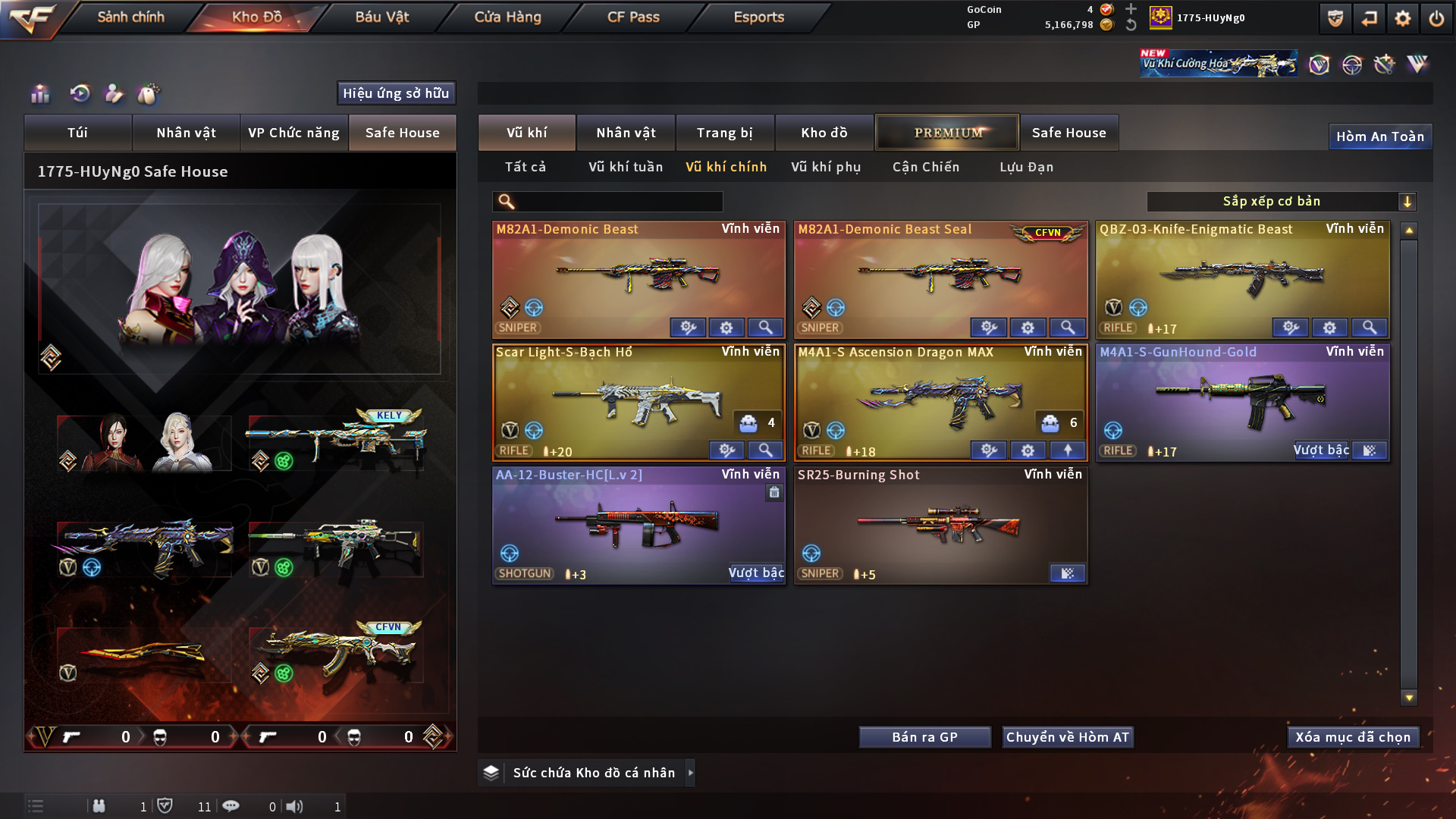
Task: Show Vũ khí phụ secondary weapons
Action: tap(826, 167)
